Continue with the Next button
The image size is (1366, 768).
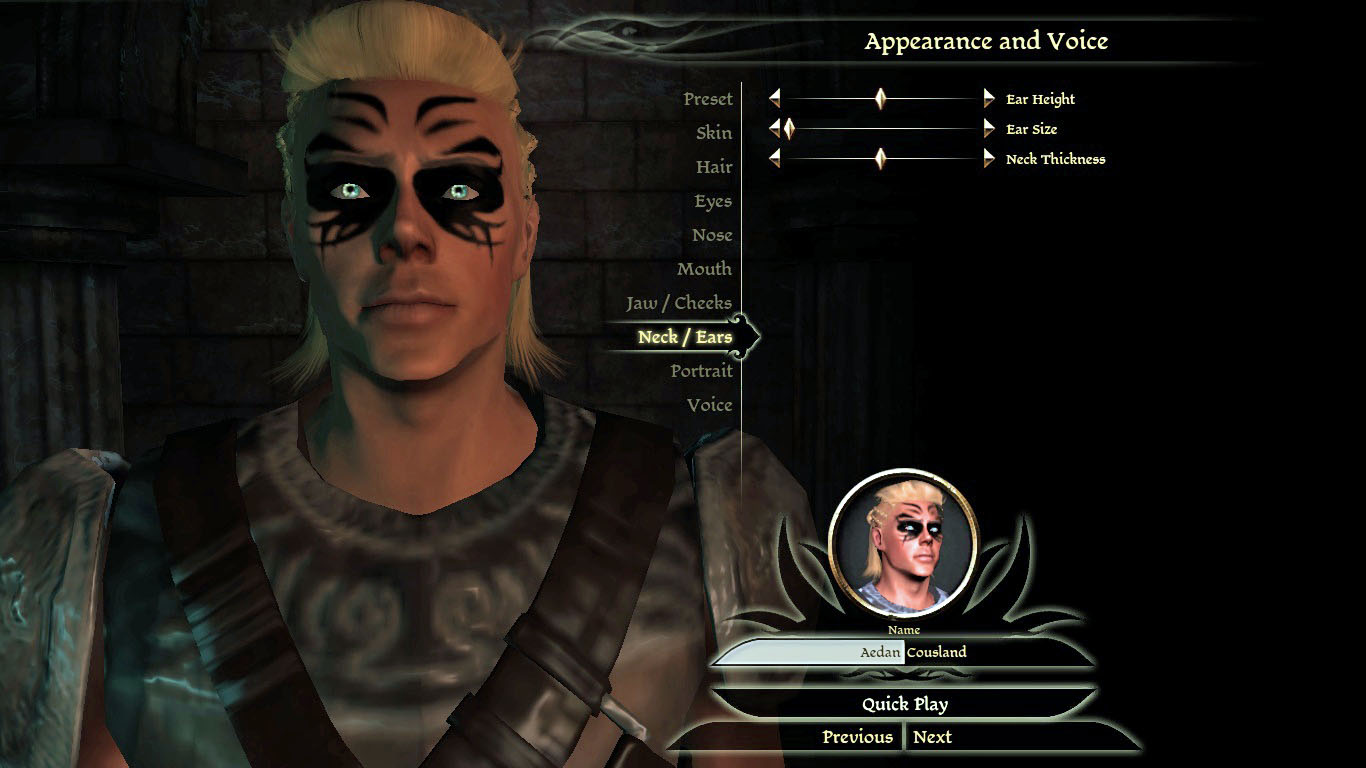(x=932, y=737)
